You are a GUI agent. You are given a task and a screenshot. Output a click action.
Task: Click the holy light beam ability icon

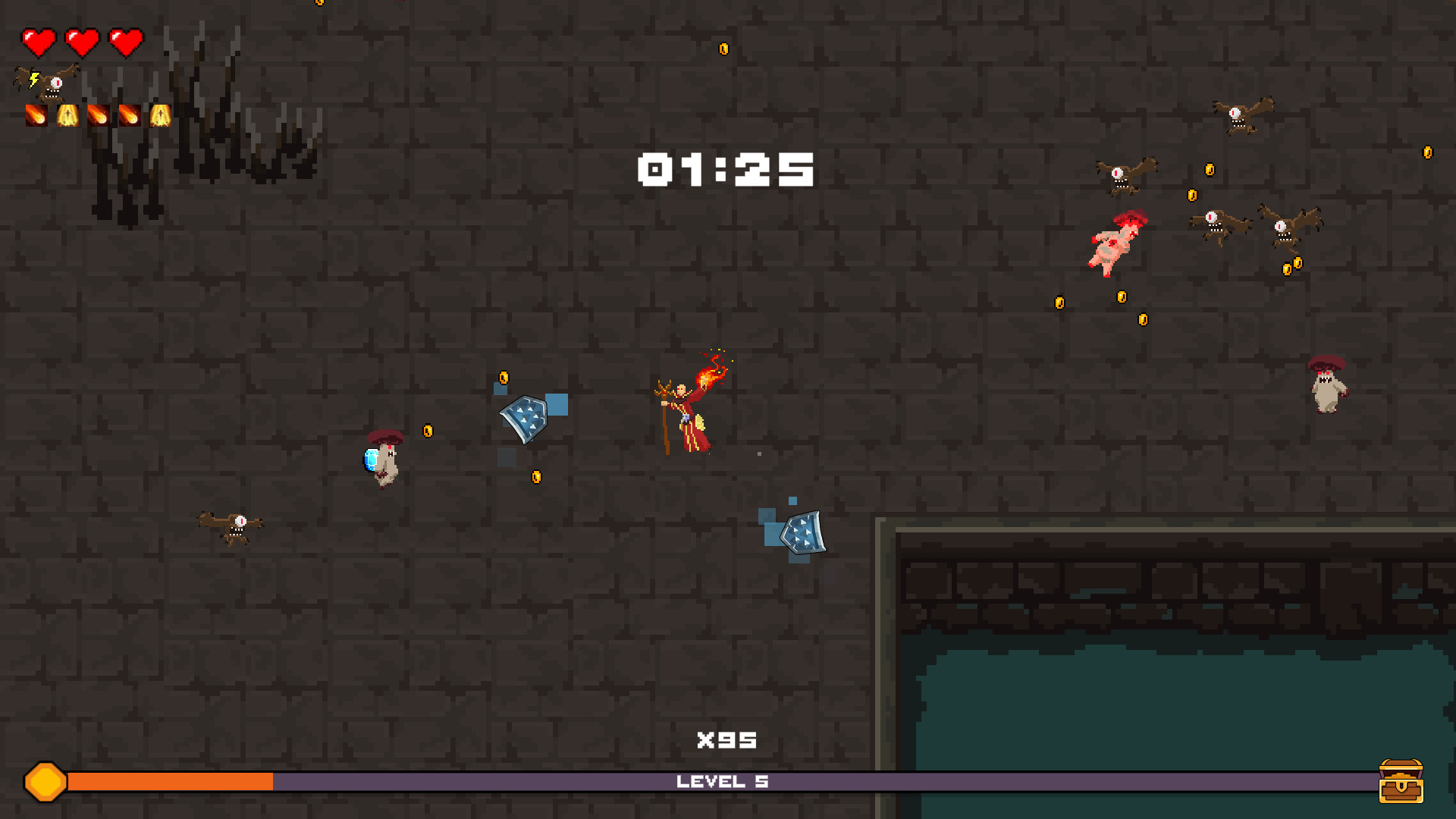(x=67, y=115)
